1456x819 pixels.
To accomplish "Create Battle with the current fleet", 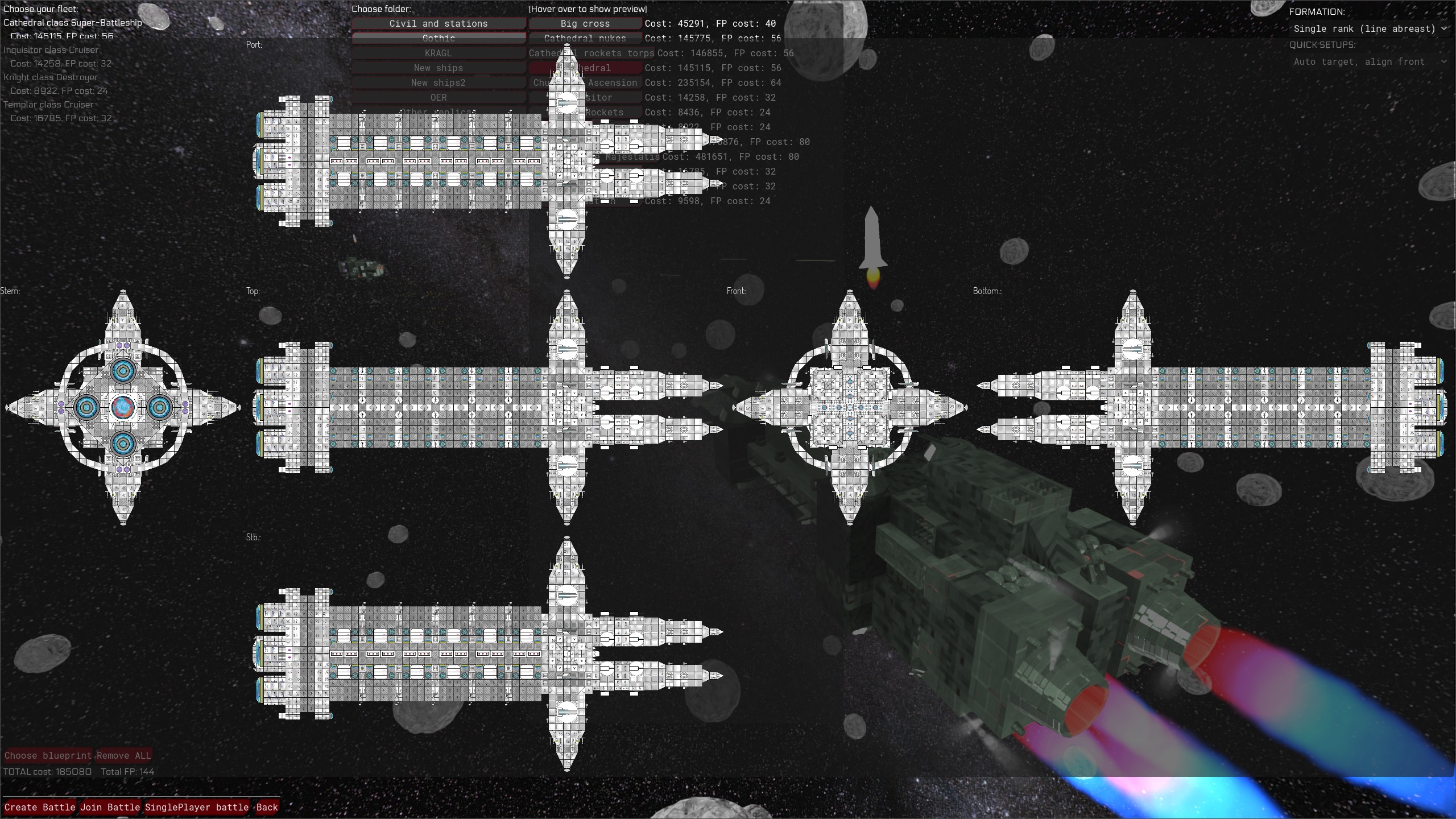I will pos(40,807).
